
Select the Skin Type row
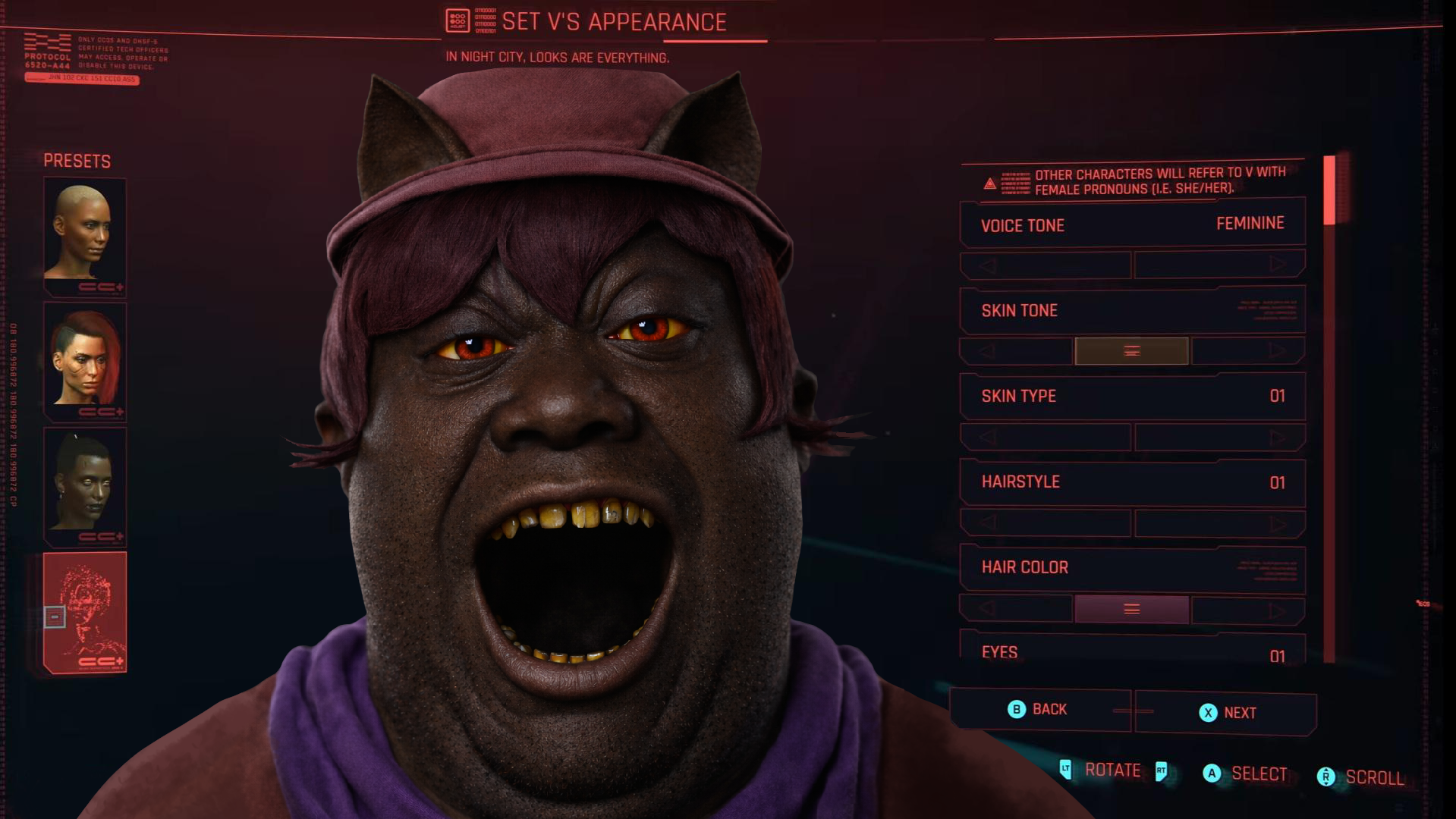1131,396
